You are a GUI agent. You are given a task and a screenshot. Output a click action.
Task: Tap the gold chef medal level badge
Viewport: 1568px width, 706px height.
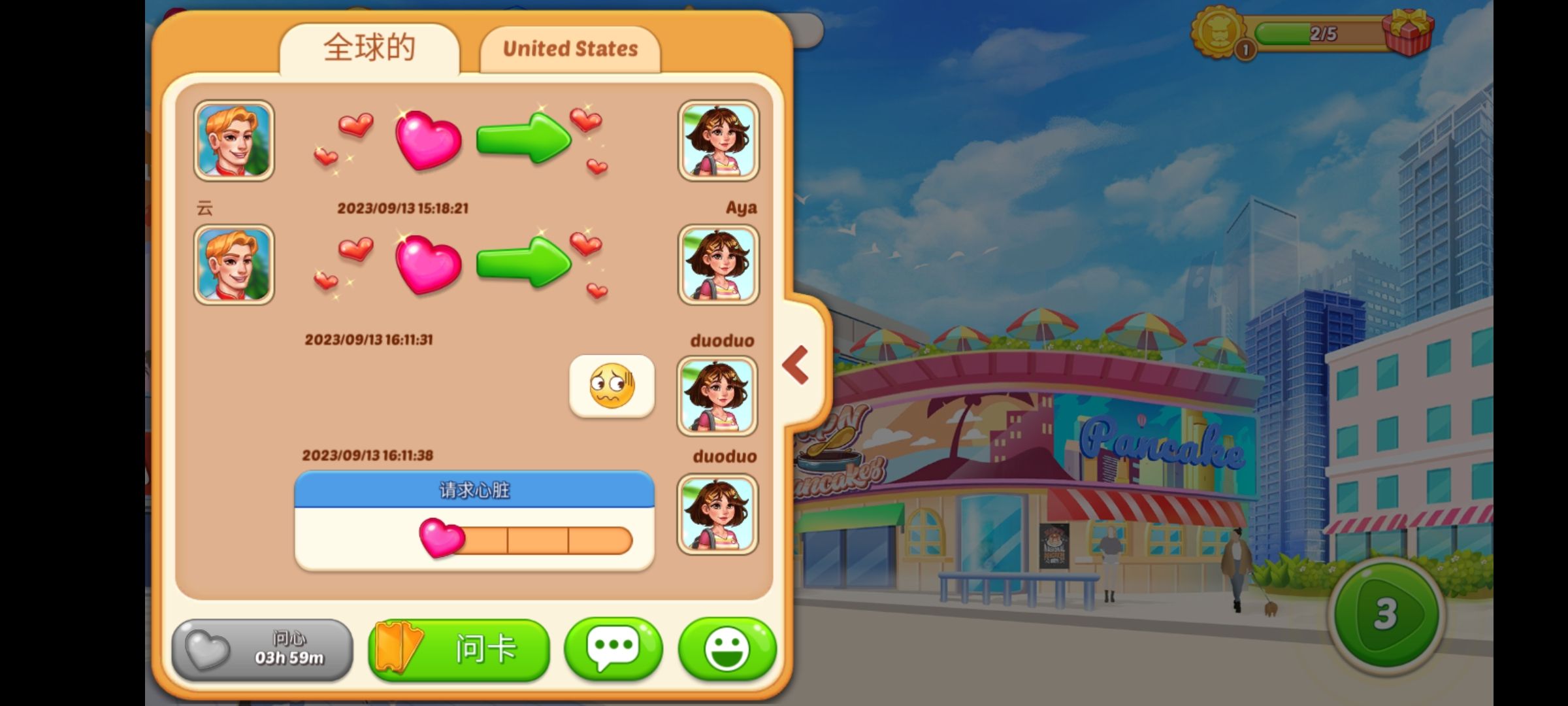click(1217, 31)
